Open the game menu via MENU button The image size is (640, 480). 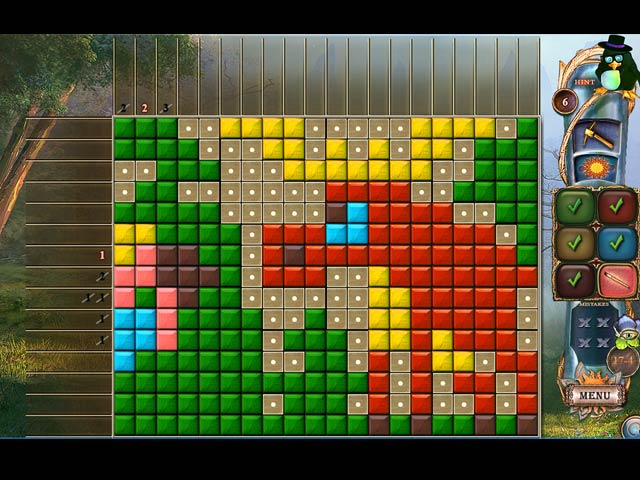[x=595, y=394]
